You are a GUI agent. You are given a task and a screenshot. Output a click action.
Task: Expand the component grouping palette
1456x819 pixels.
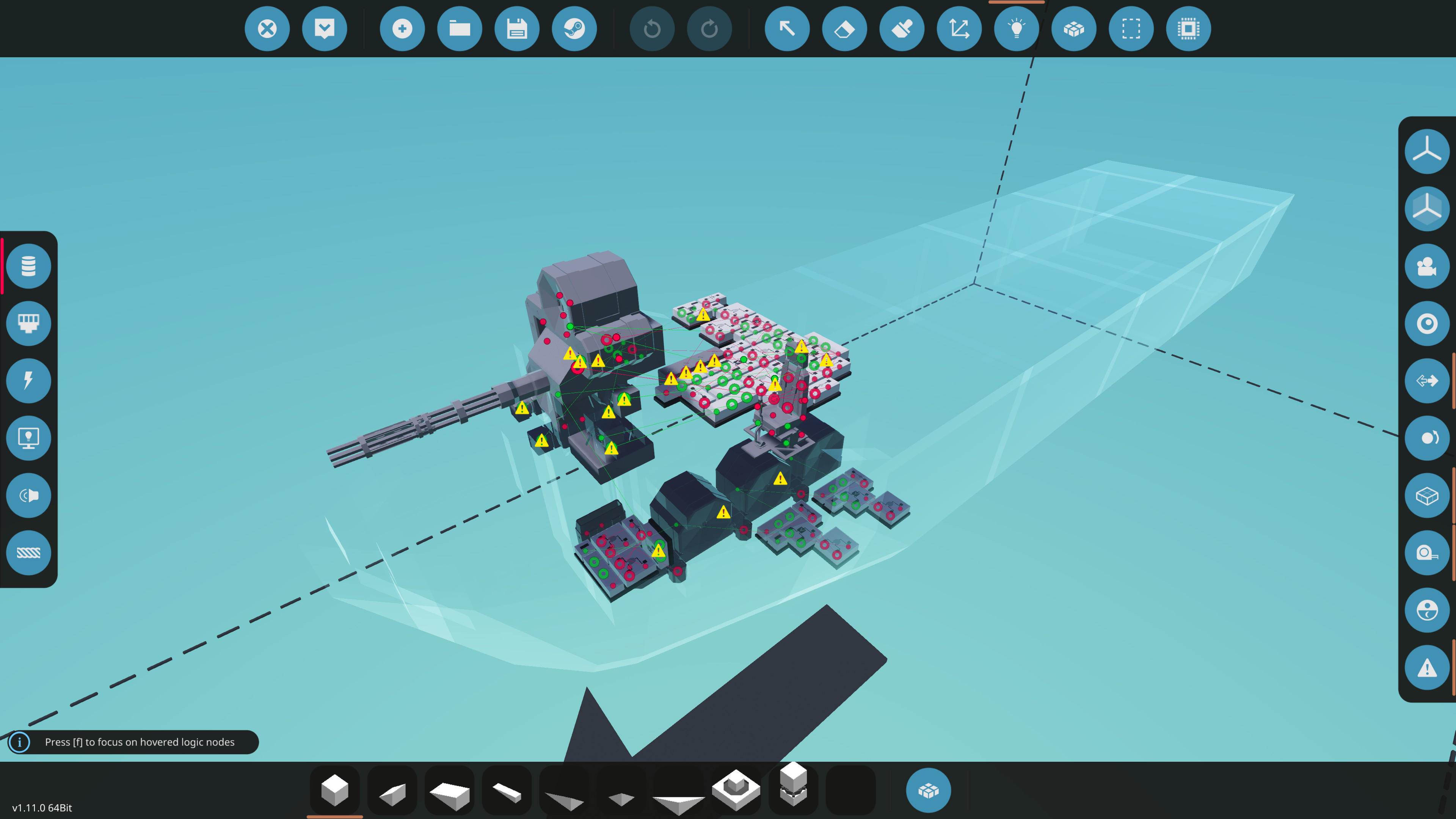(929, 789)
